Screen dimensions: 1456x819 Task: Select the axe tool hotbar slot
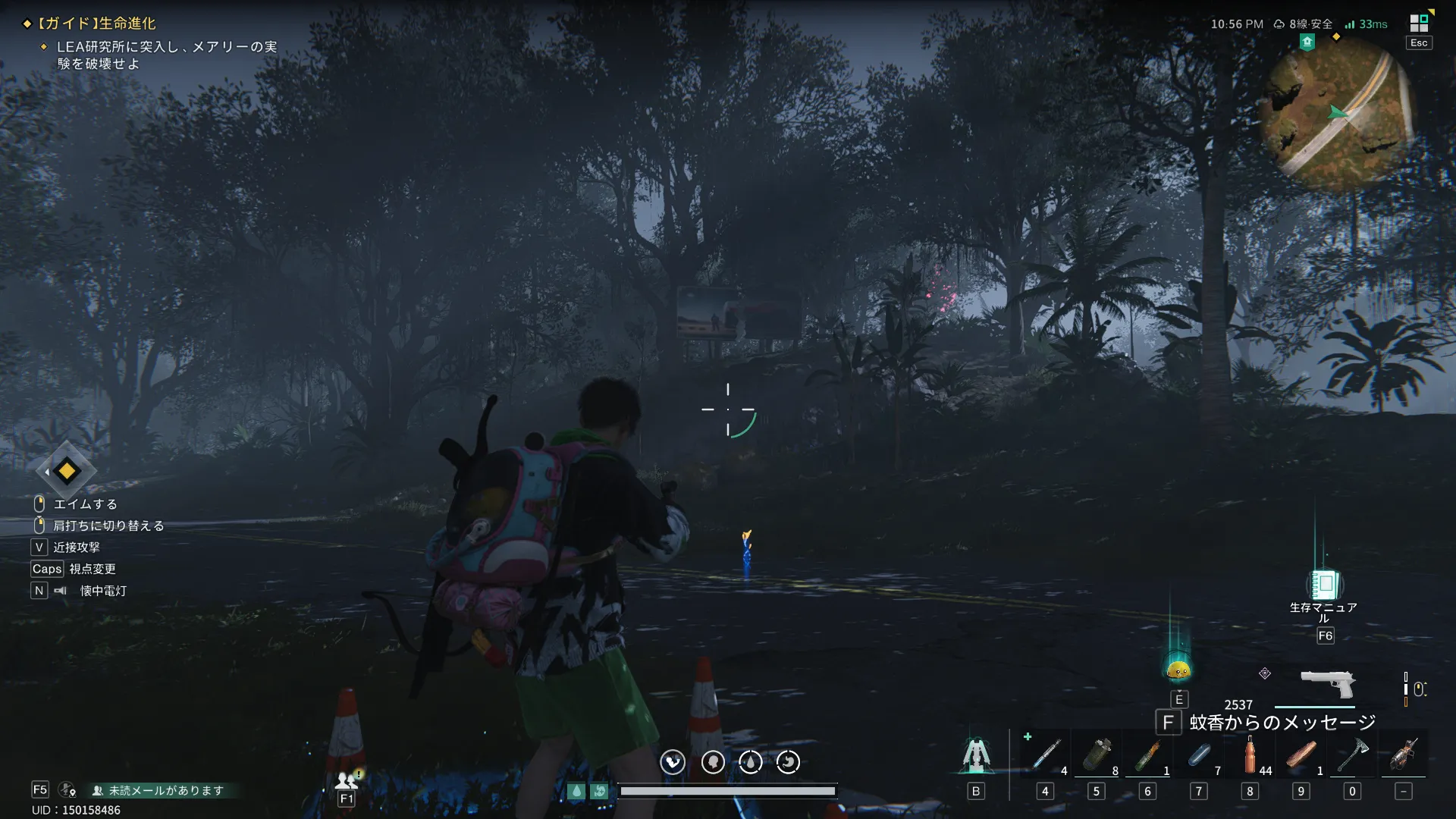[1352, 755]
